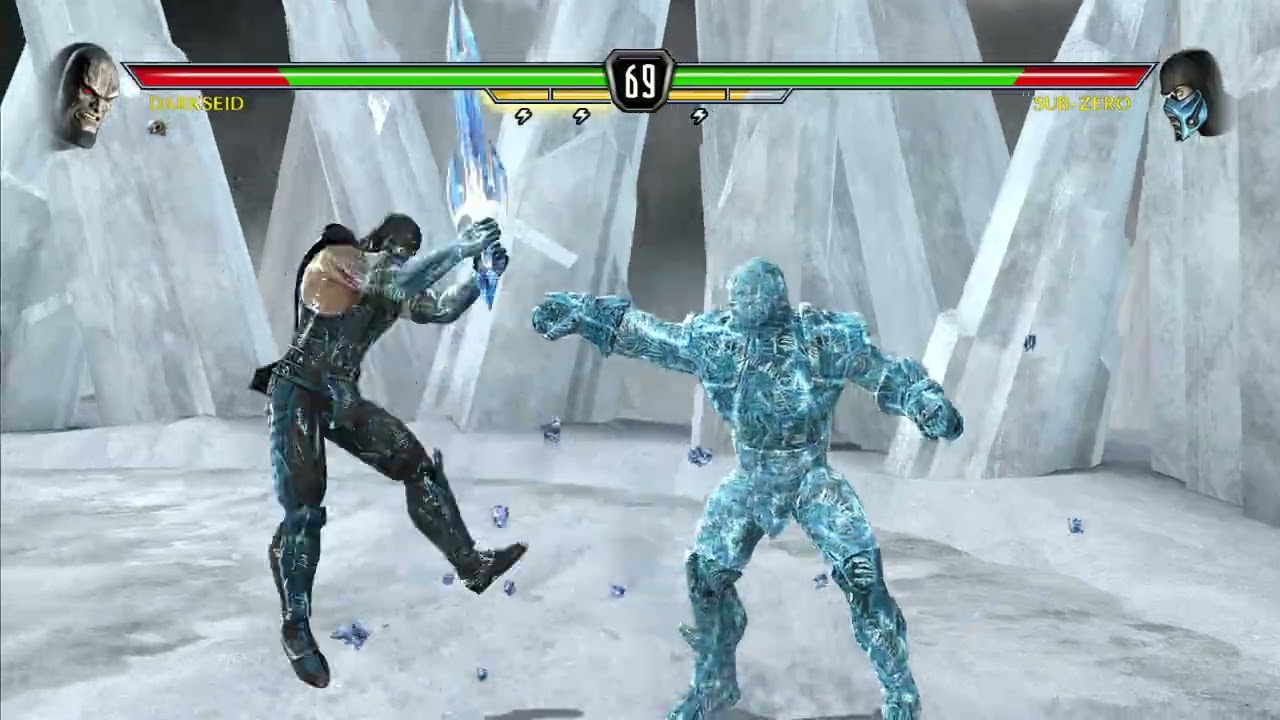The height and width of the screenshot is (720, 1280).
Task: Click the lightning bolt right of the timer
Action: [698, 116]
